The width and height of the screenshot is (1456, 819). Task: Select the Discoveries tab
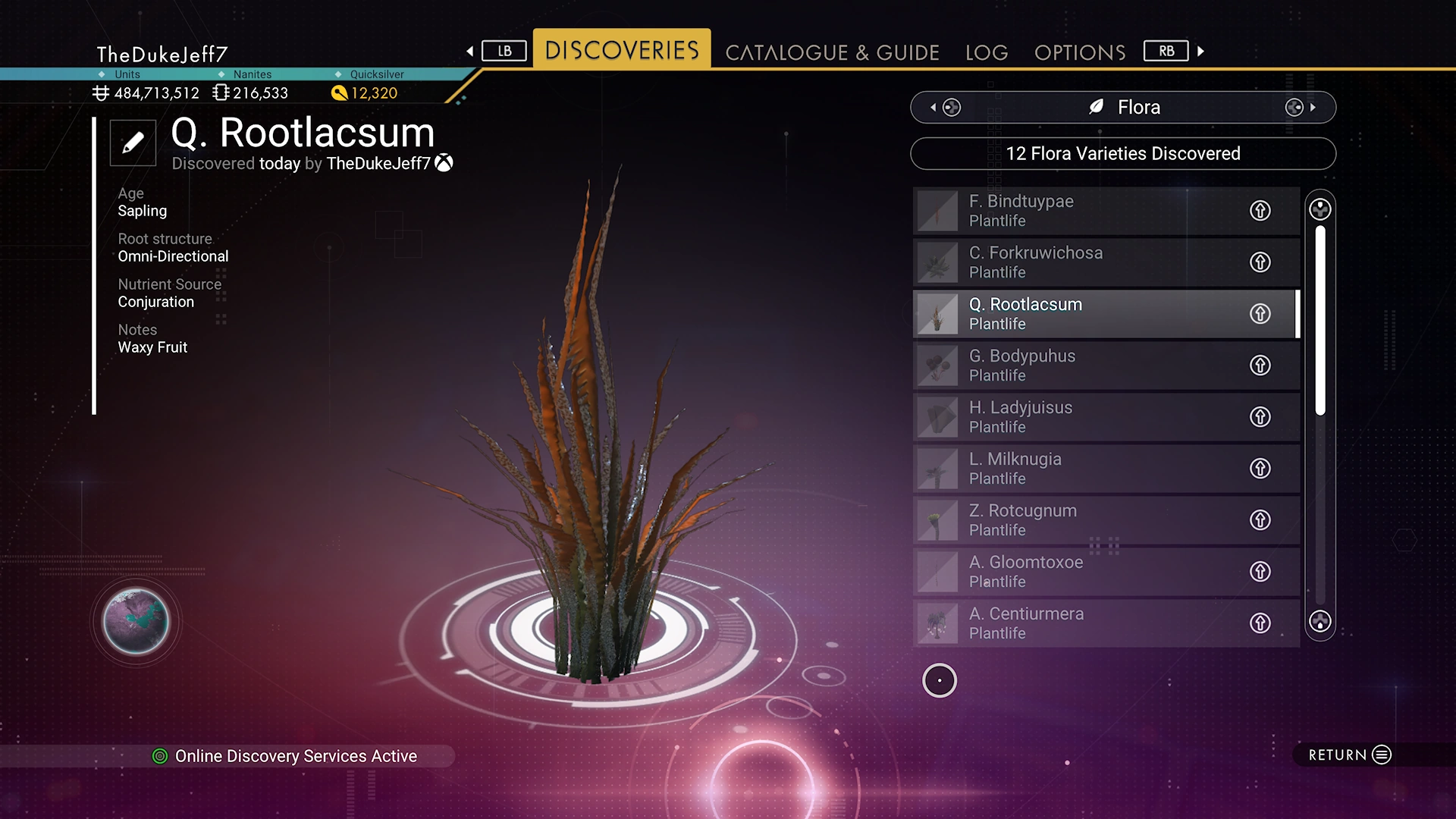(x=622, y=50)
